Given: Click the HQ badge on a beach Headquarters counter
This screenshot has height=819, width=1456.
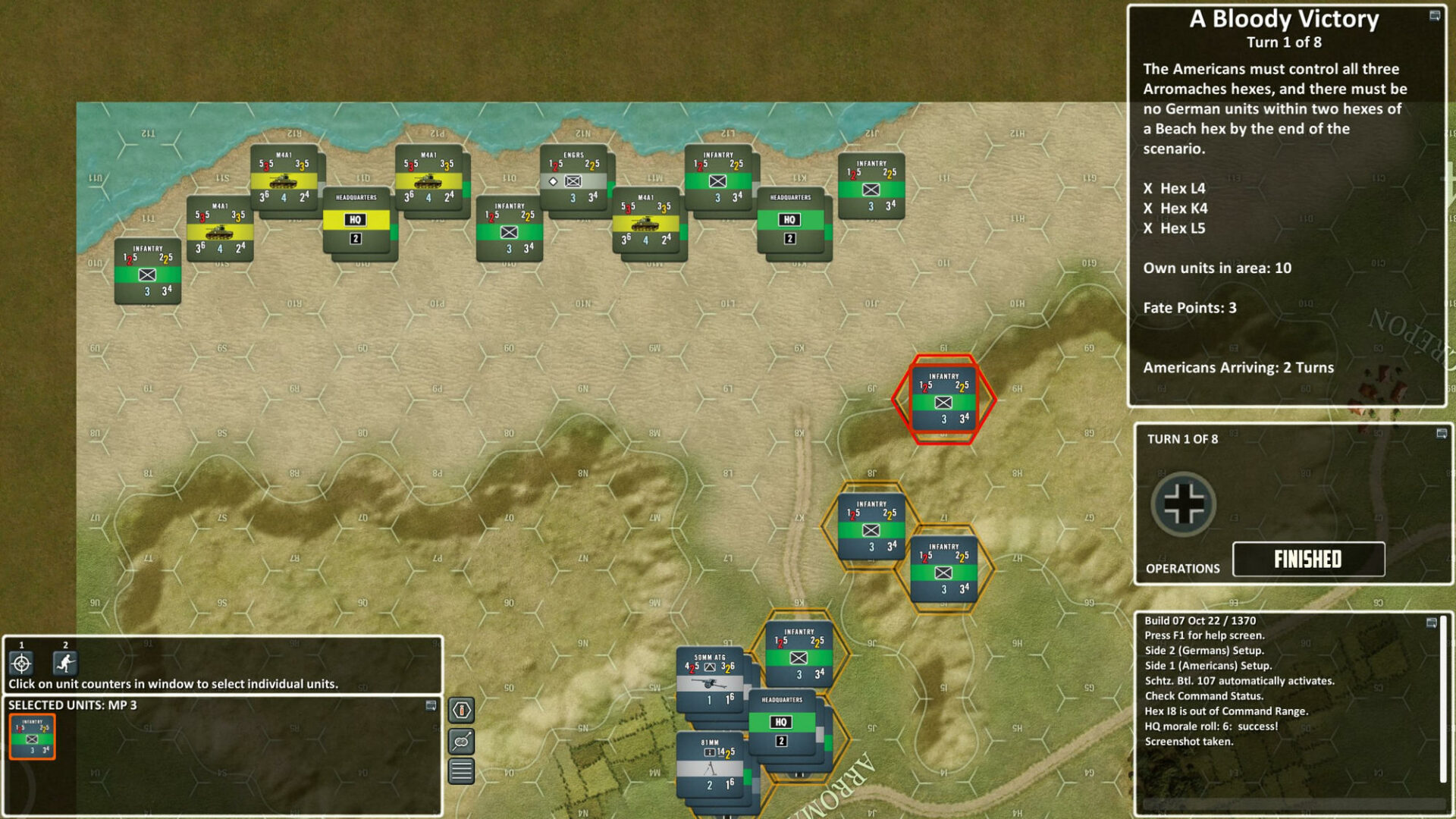Looking at the screenshot, I should point(357,221).
